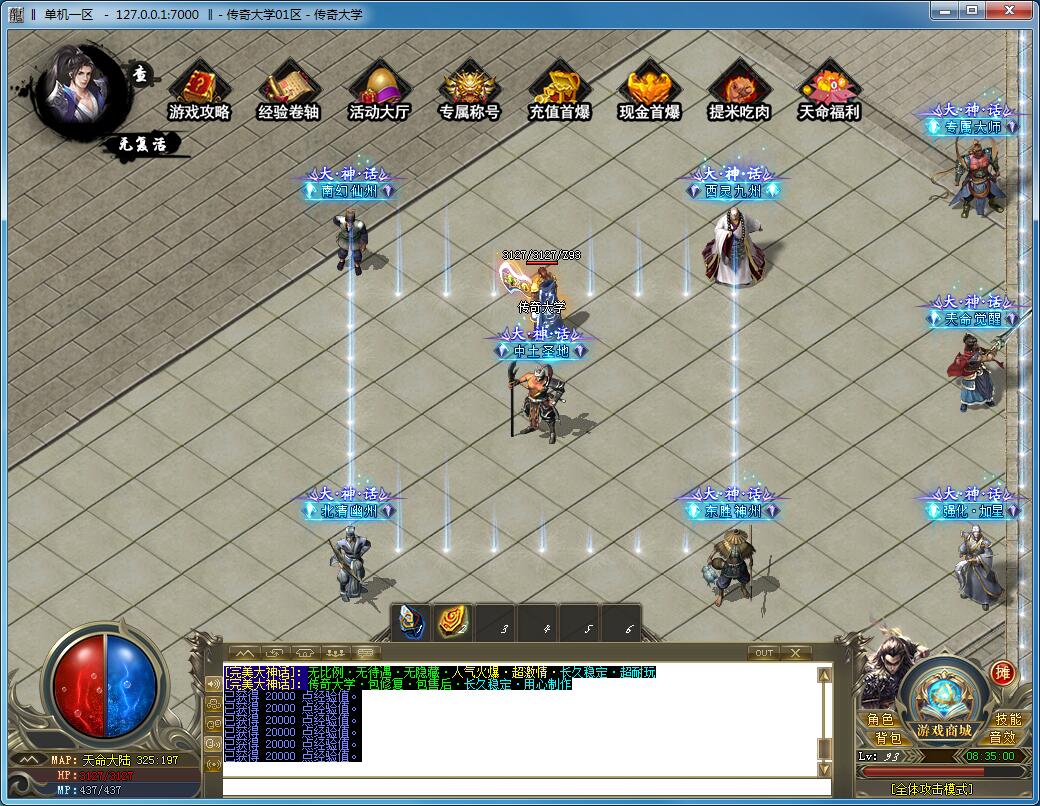The image size is (1040, 806).
Task: Click the OUT button above the chat
Action: (764, 653)
